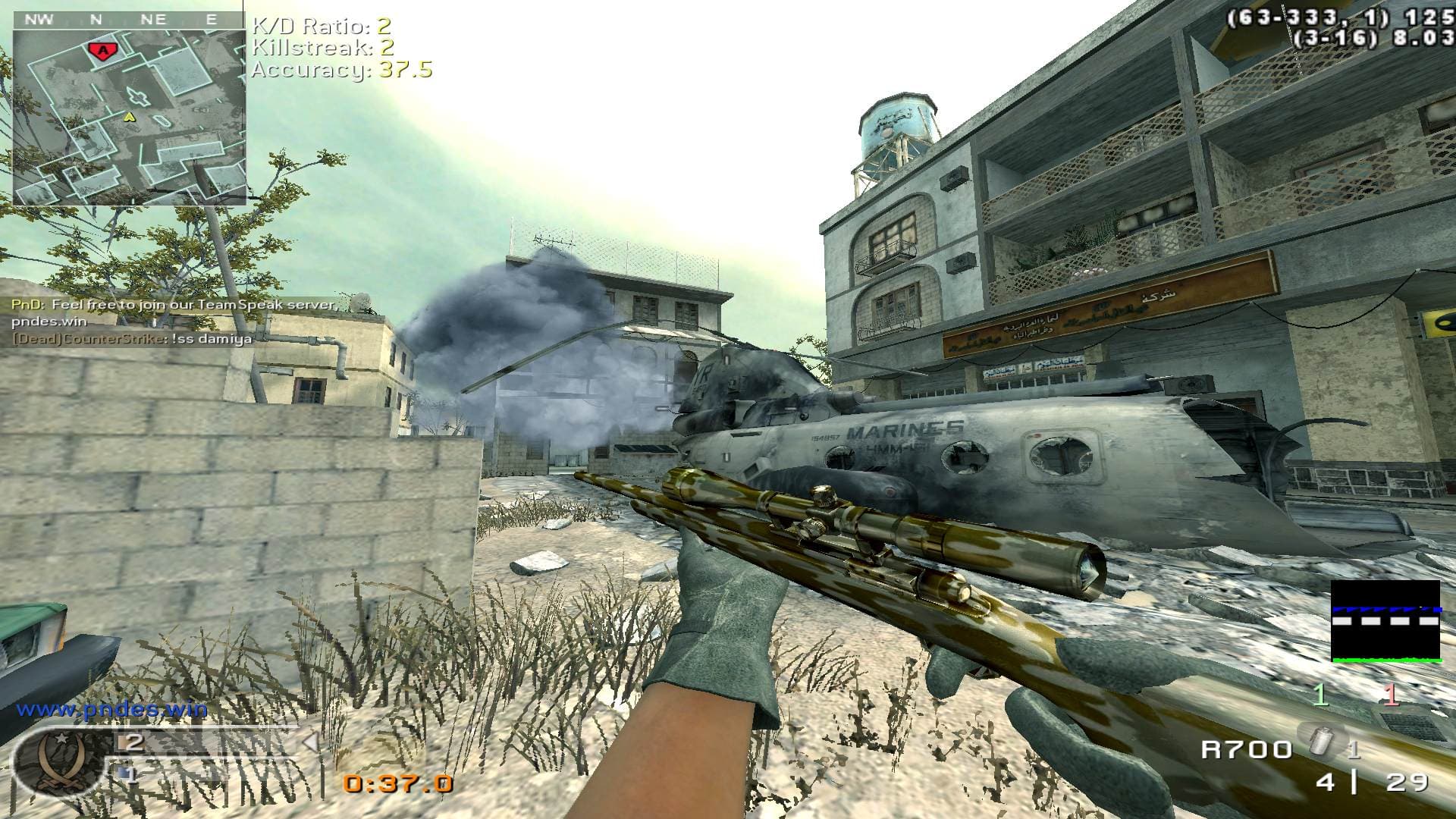Click the CounterStrike chat message line
The image size is (1456, 819).
pos(132,338)
